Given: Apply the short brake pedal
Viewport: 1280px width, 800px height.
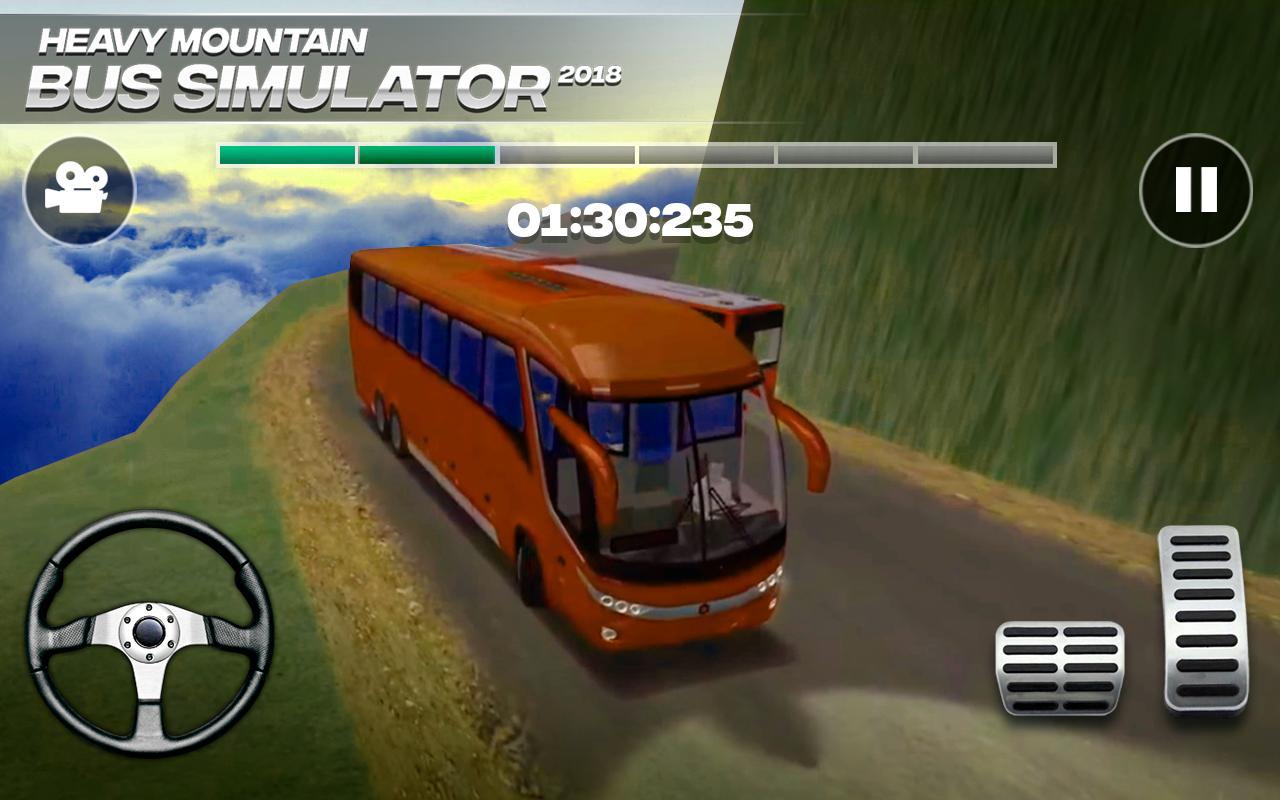Looking at the screenshot, I should [x=1060, y=668].
